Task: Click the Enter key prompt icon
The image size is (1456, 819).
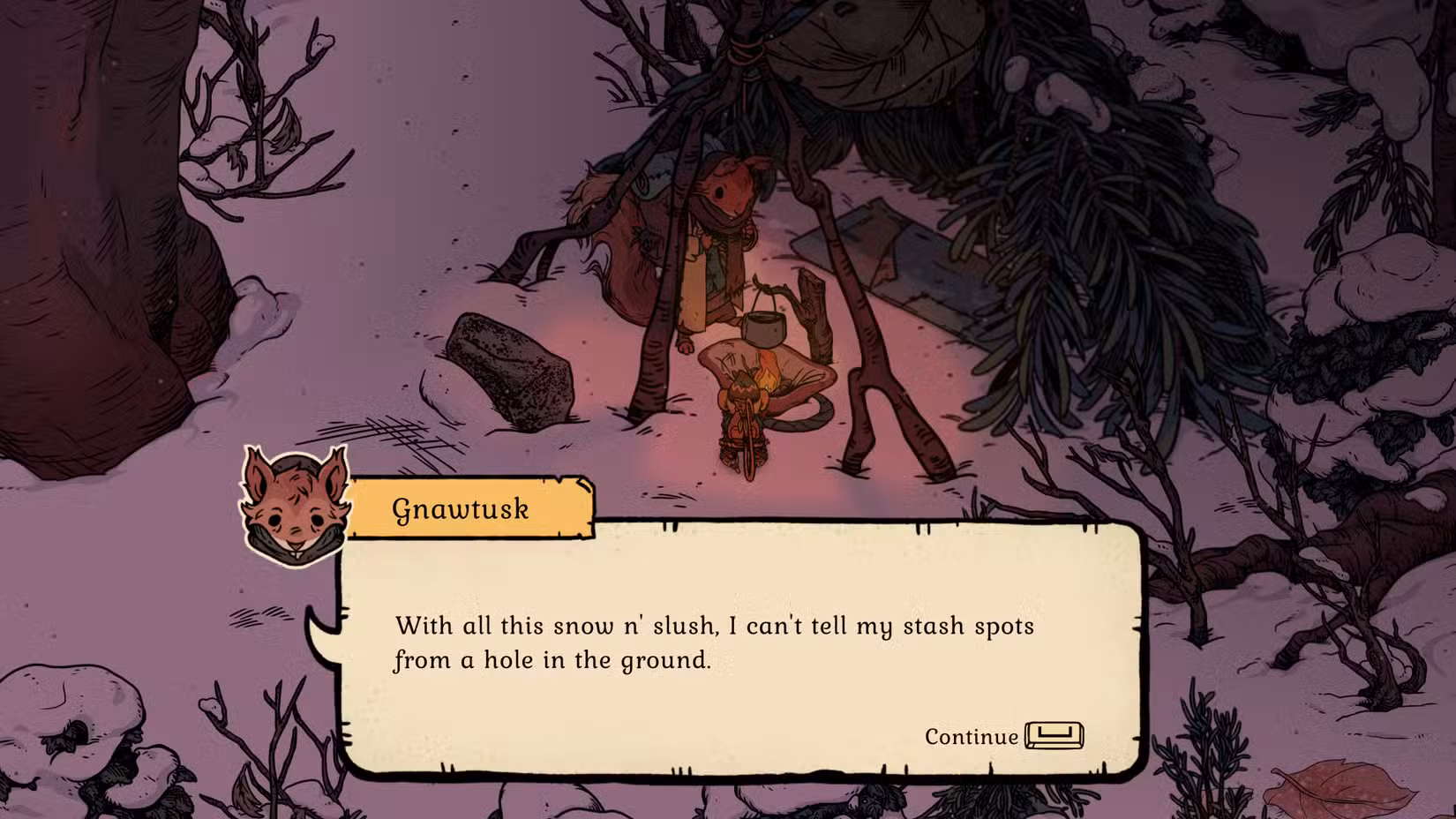Action: click(x=1056, y=734)
